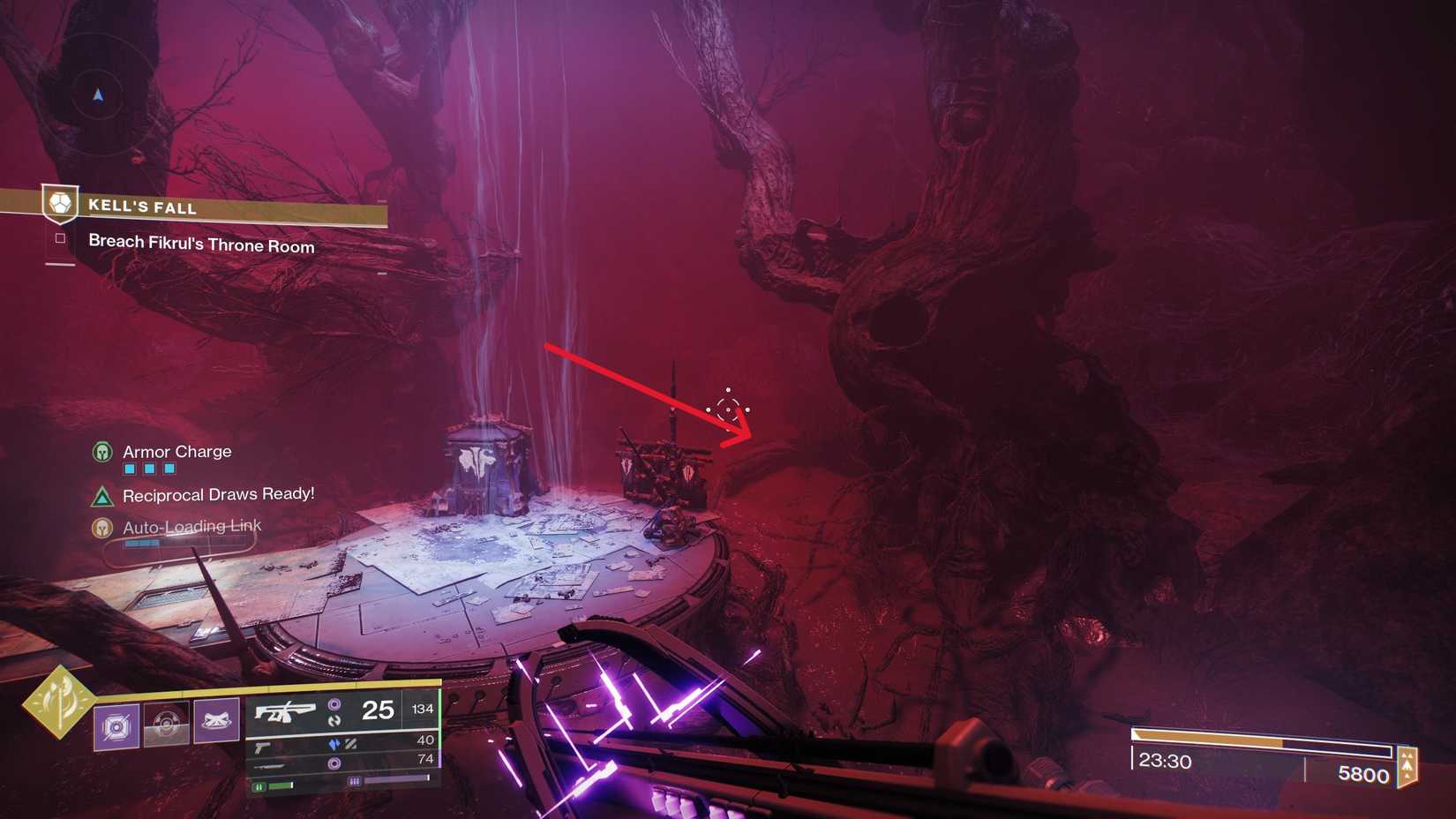The image size is (1456, 819).
Task: Activate the recharging melee ability icon
Action: point(166,724)
